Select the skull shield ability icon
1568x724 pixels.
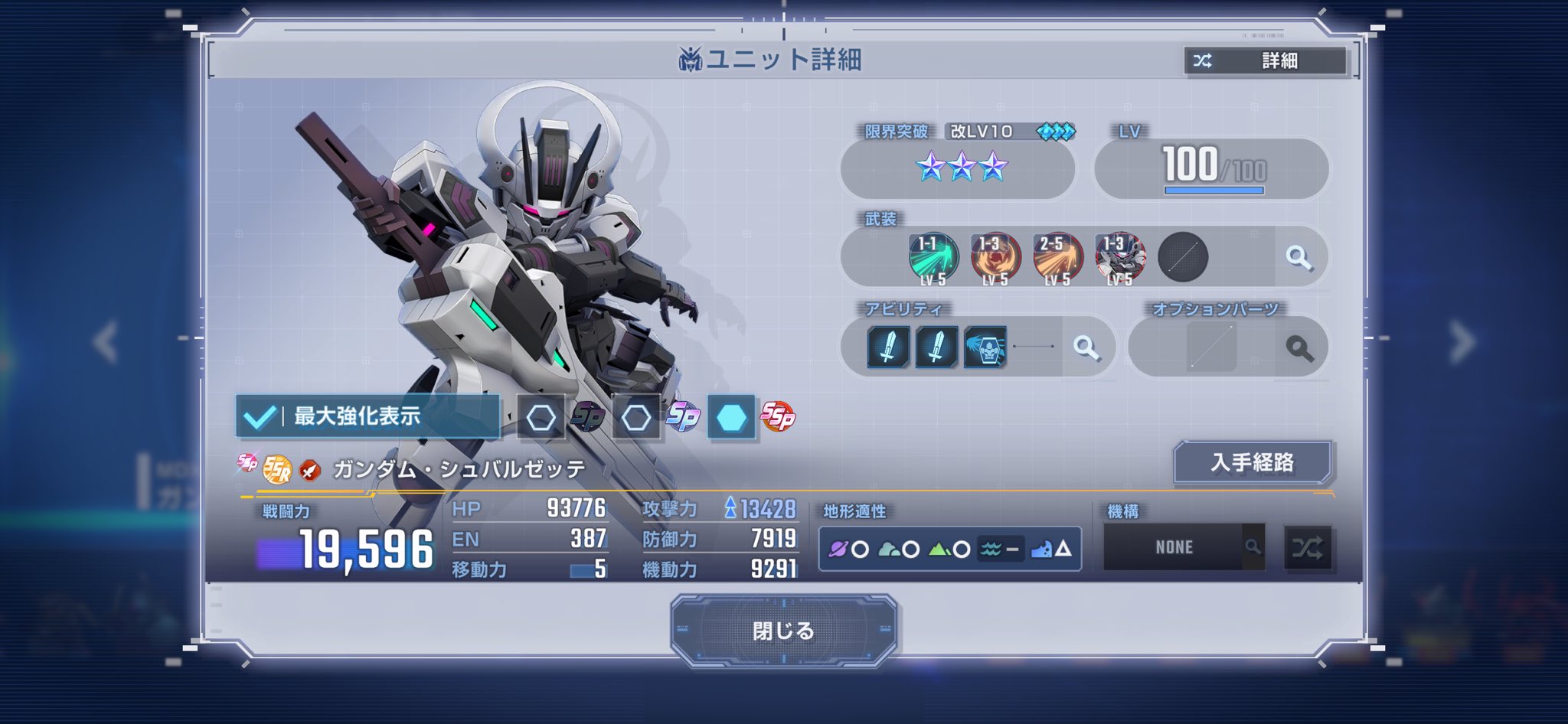(985, 347)
